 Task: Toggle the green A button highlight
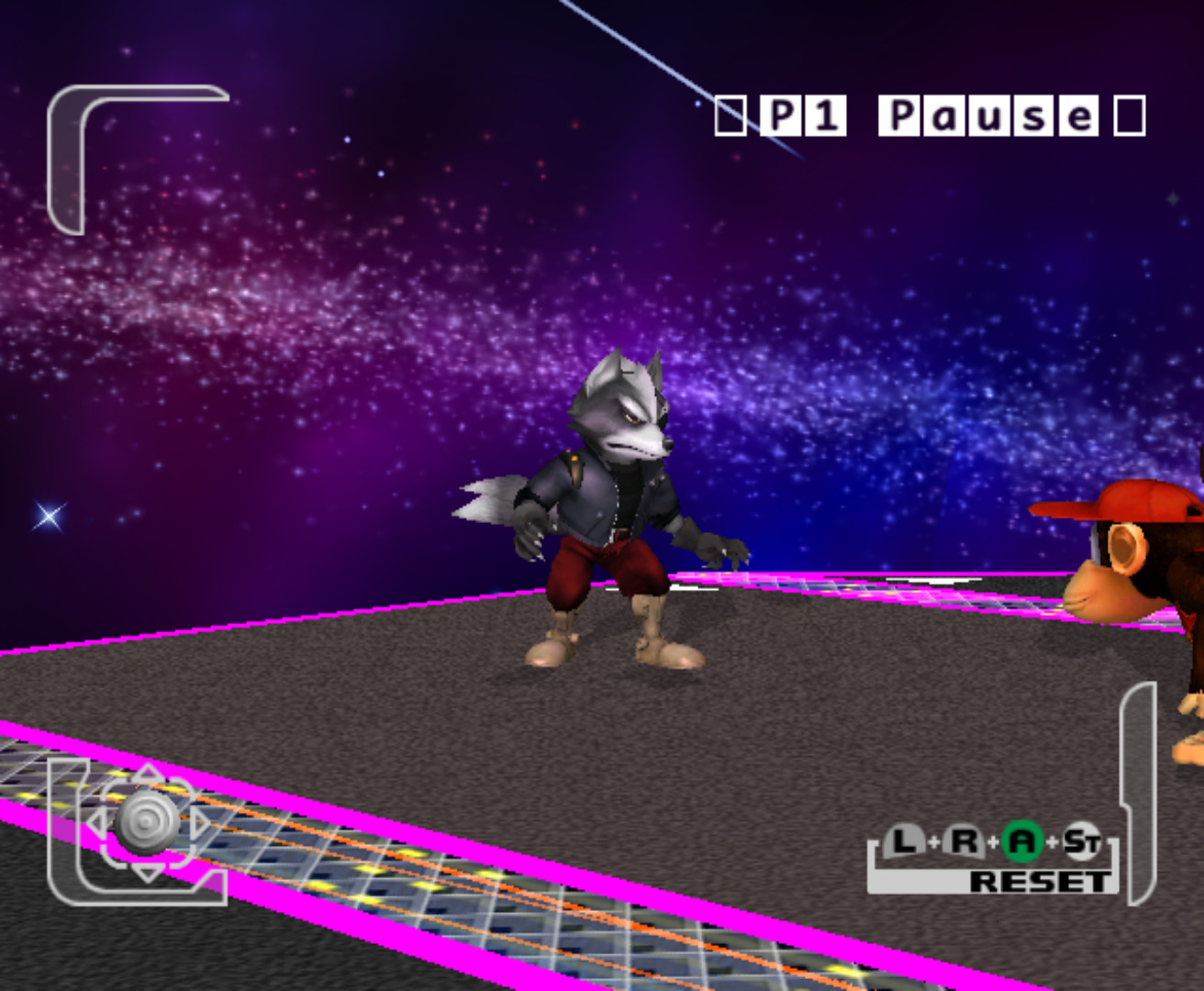click(1022, 841)
